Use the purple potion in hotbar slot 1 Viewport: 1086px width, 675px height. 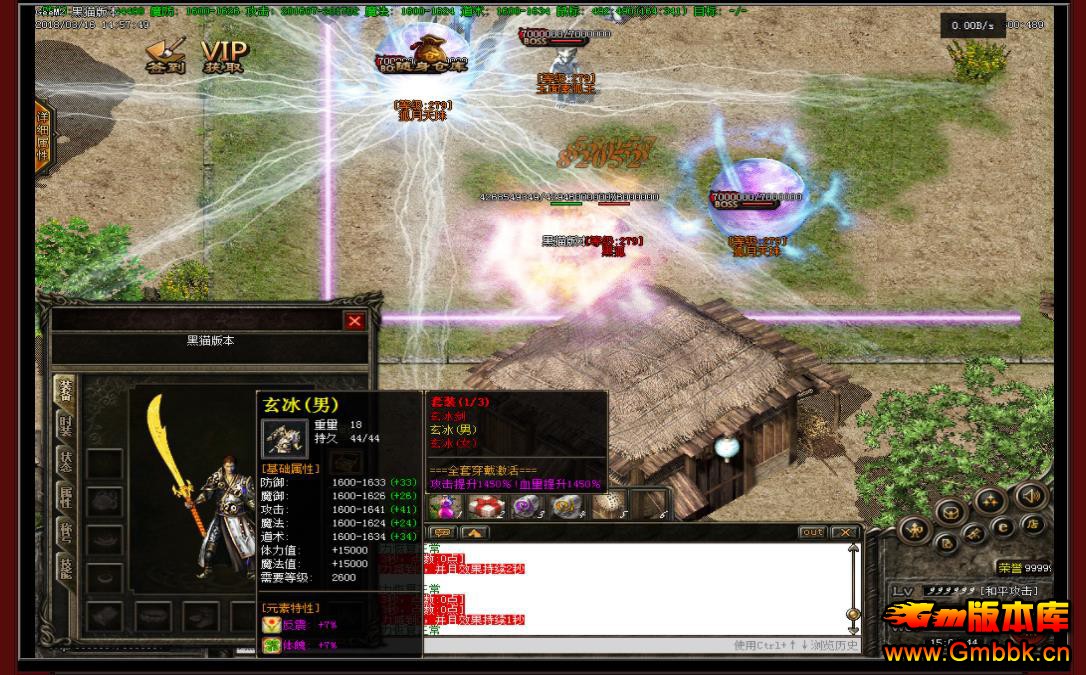pyautogui.click(x=444, y=507)
